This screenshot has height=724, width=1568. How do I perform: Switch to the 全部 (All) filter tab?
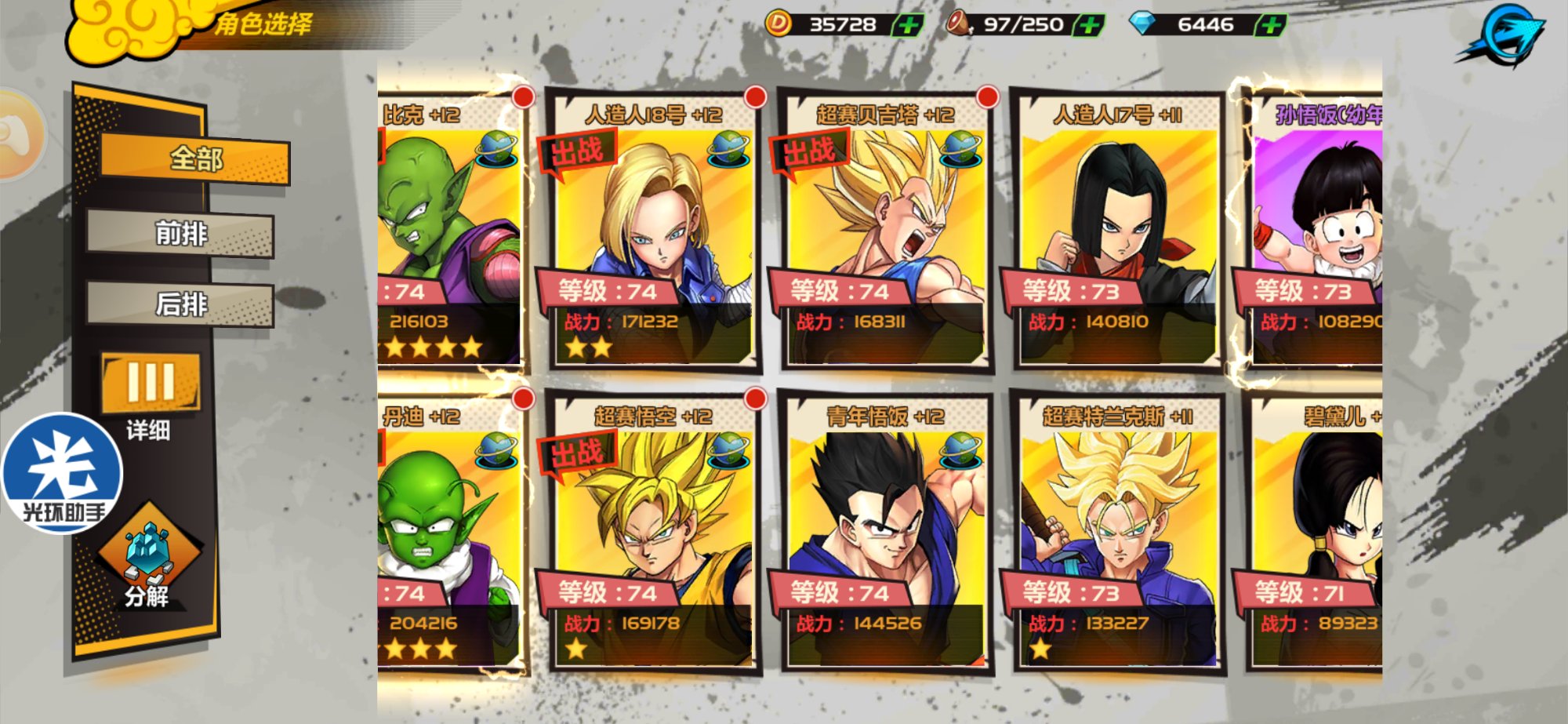[x=195, y=159]
